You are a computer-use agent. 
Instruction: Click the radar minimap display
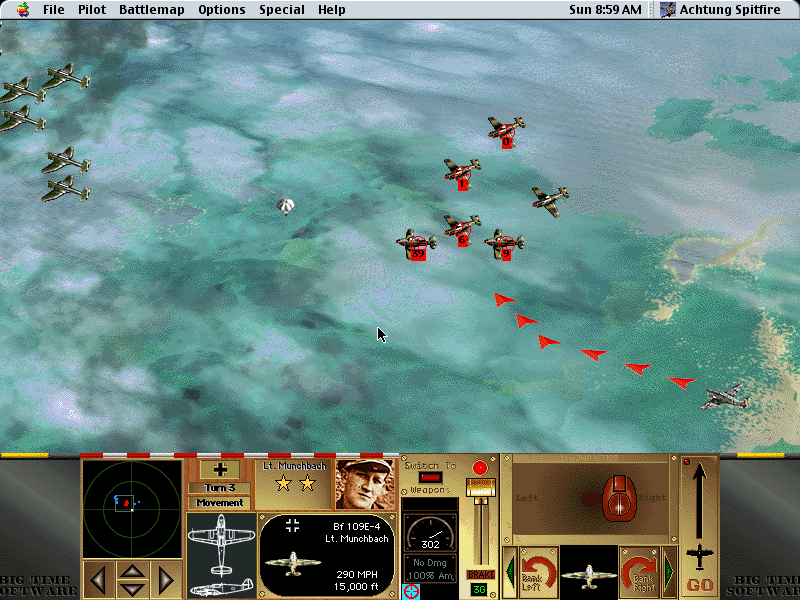point(131,503)
